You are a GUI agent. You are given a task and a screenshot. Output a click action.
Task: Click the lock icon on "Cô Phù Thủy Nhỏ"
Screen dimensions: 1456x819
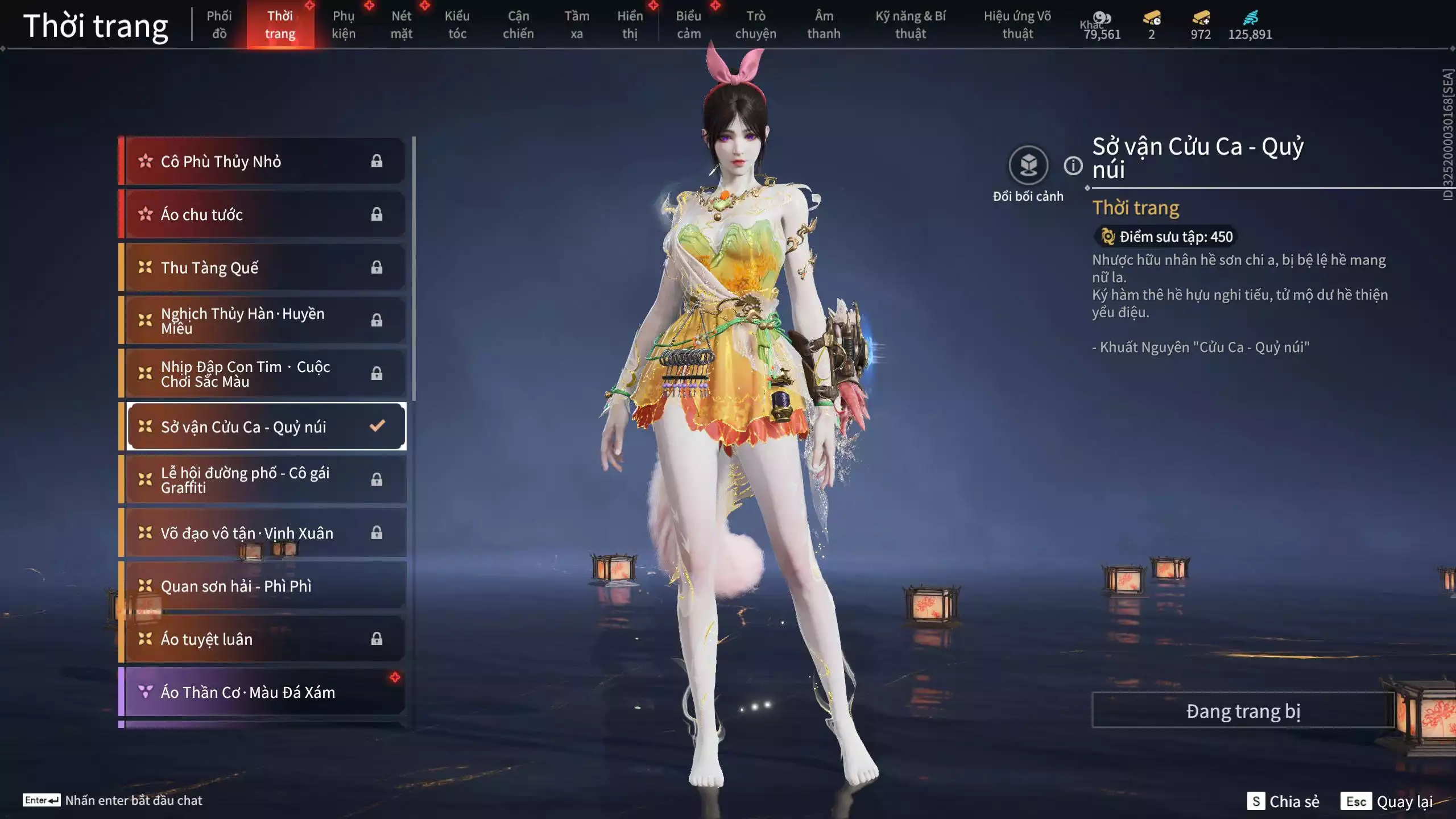pos(377,161)
